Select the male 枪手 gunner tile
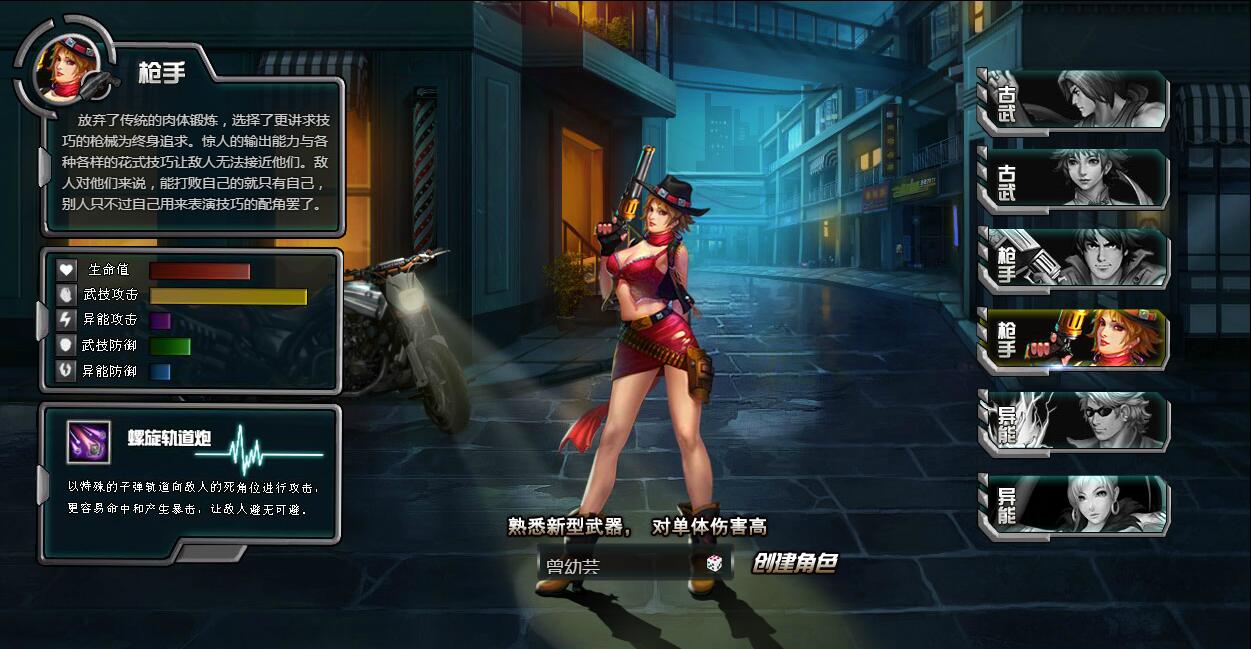Viewport: 1251px width, 649px height. 1074,259
